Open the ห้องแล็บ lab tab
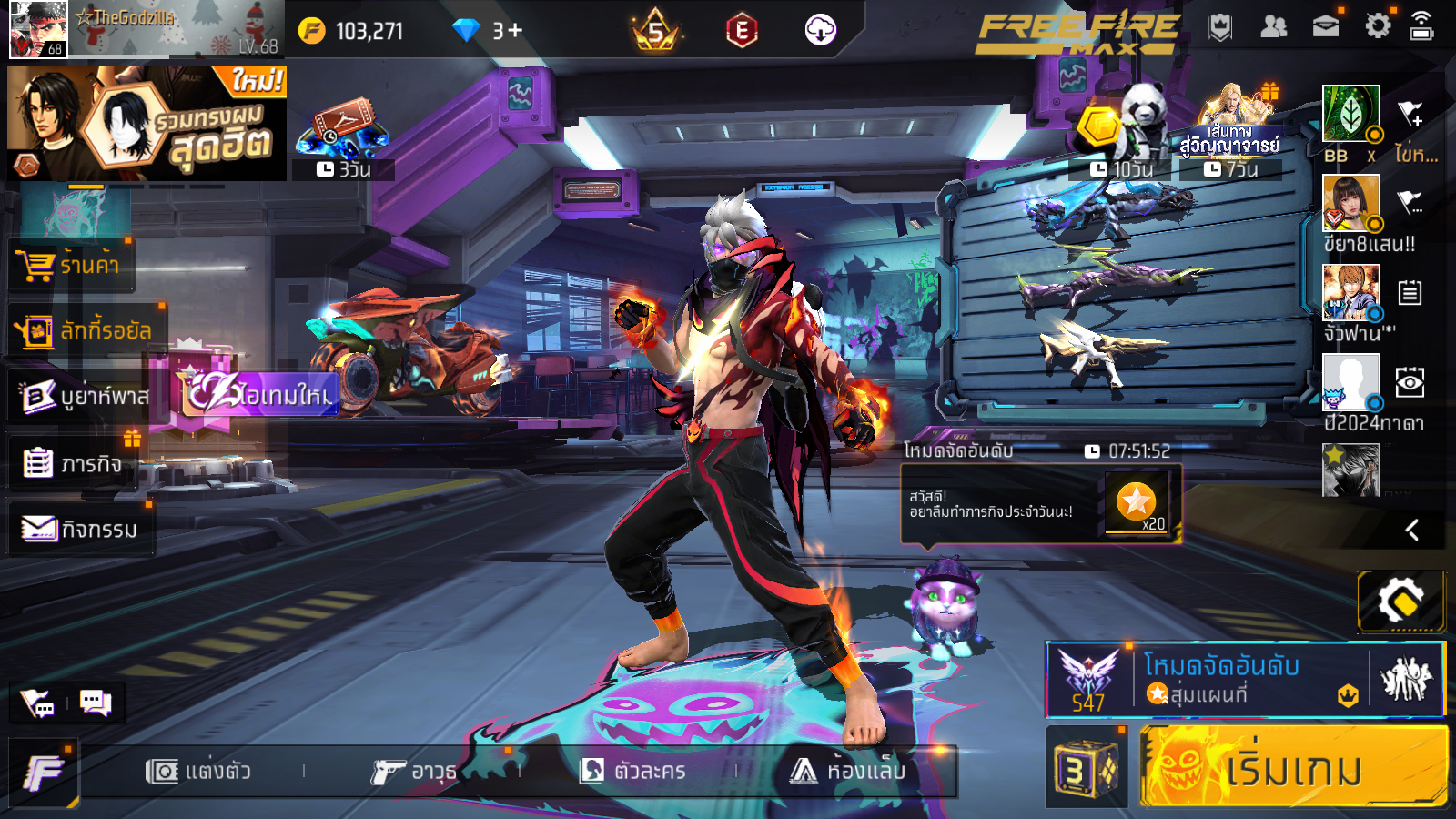Viewport: 1456px width, 819px height. (x=848, y=772)
